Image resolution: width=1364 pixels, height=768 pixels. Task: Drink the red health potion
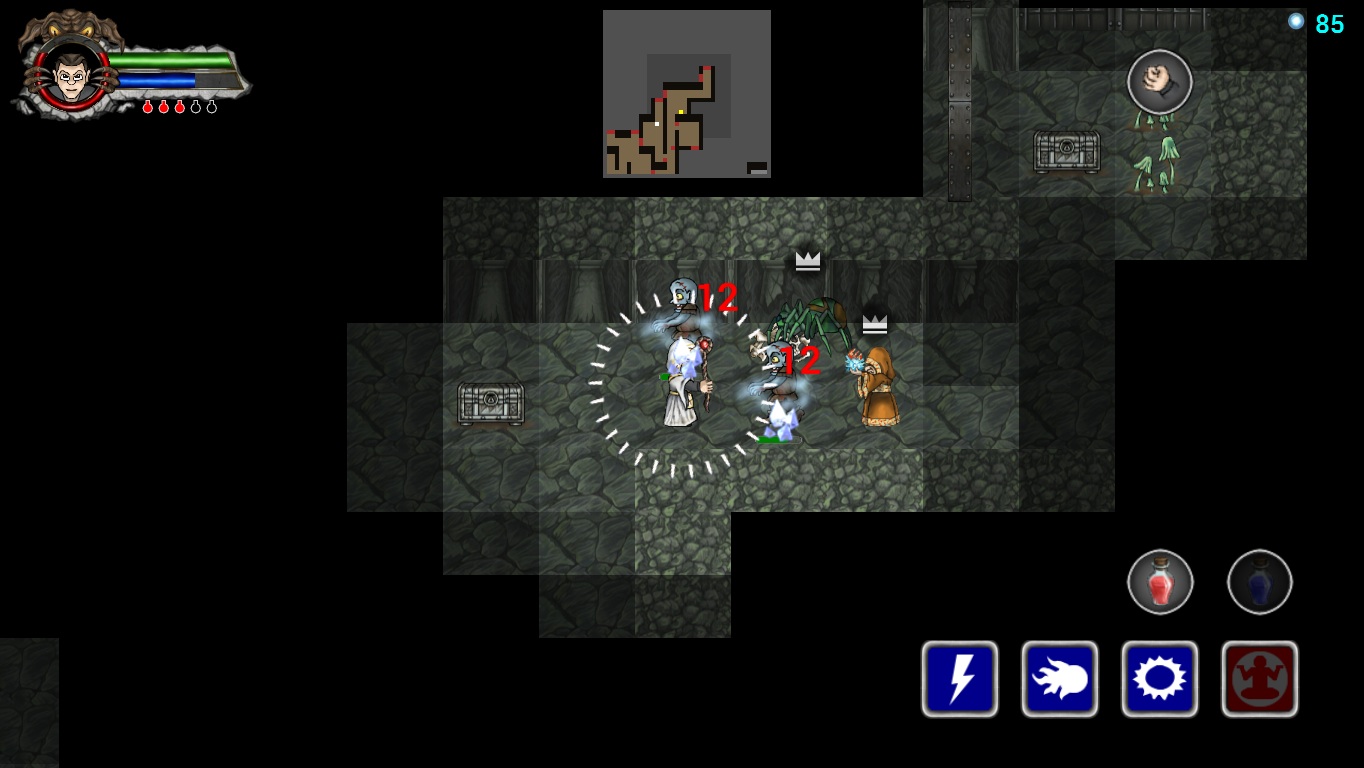pos(1159,582)
